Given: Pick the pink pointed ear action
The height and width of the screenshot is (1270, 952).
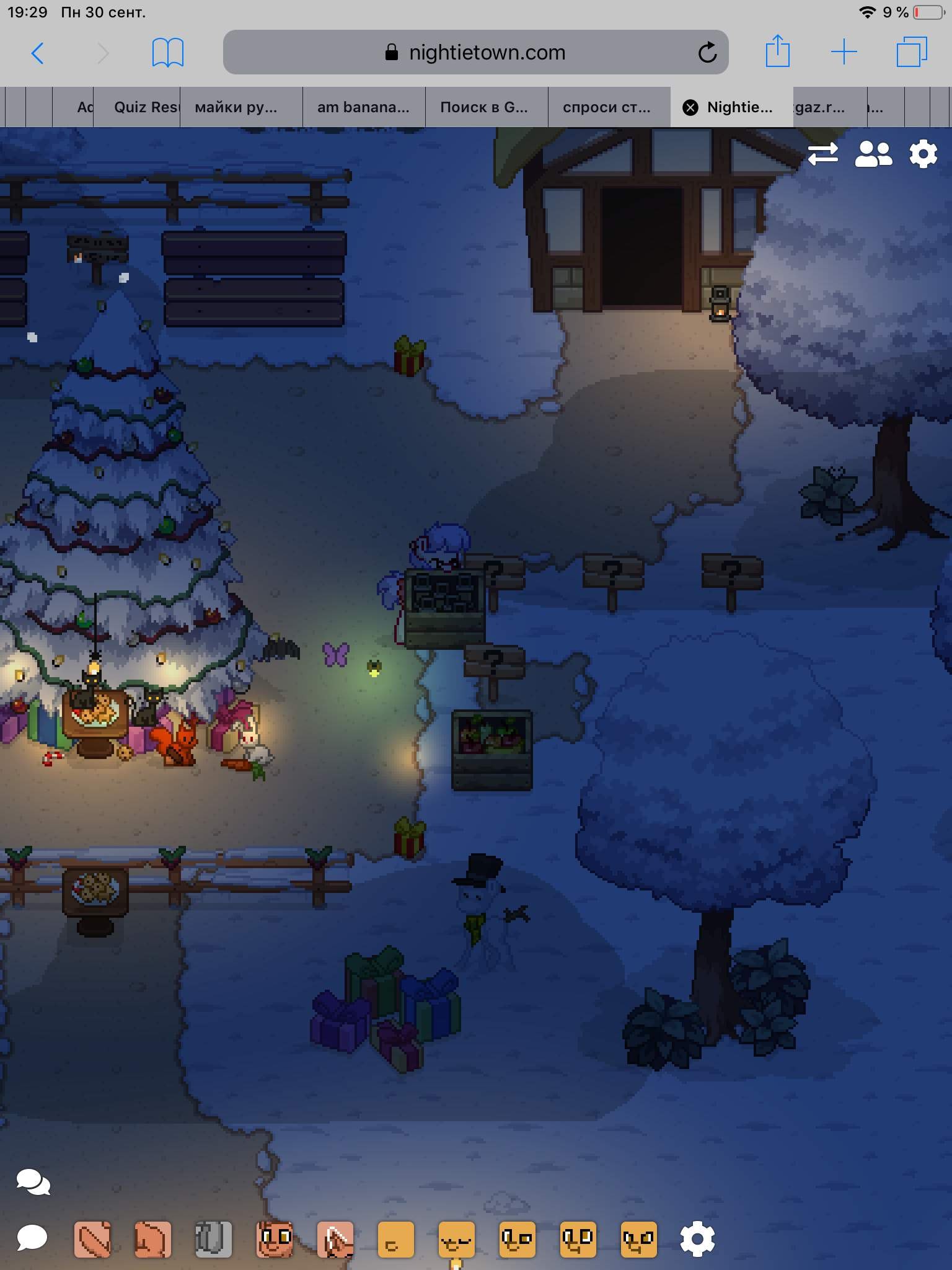Looking at the screenshot, I should tap(335, 1239).
